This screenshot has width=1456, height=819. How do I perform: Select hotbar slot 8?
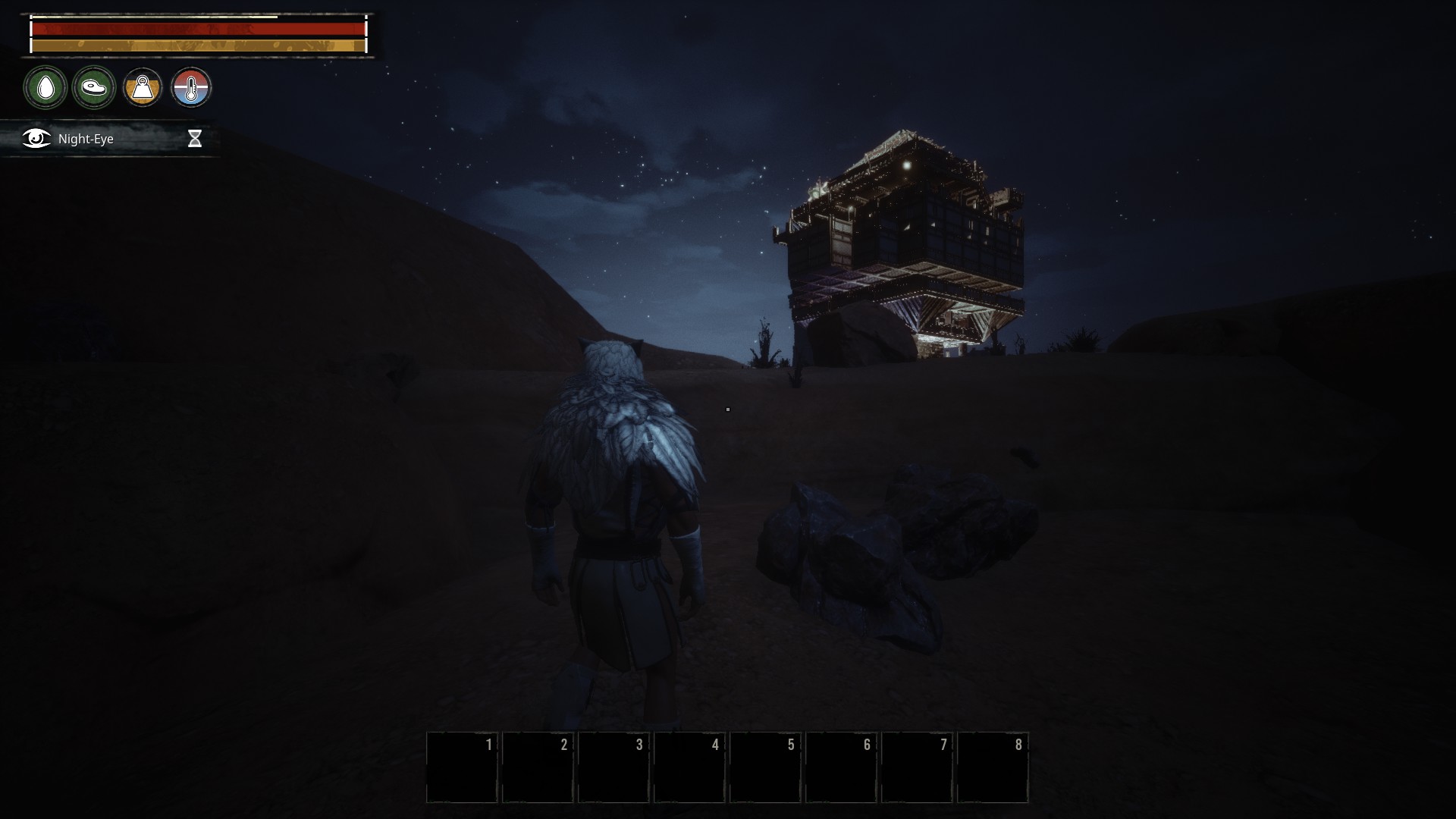coord(993,767)
